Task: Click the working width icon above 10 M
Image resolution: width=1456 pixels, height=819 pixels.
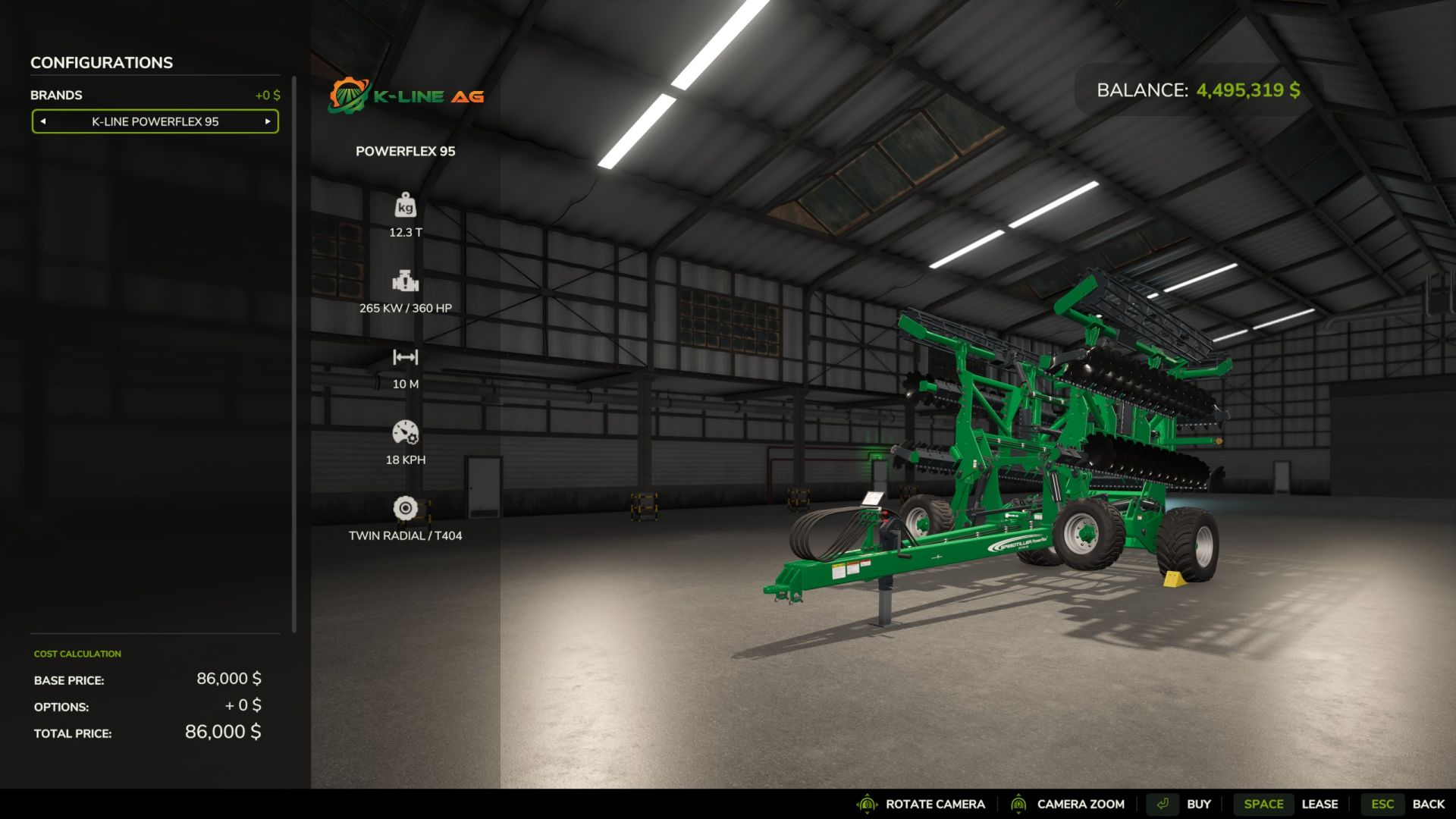Action: point(406,356)
